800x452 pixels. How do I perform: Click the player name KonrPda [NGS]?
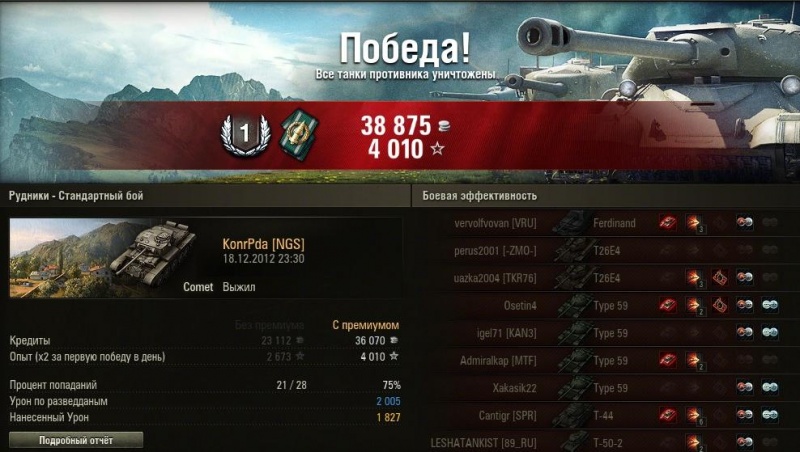point(263,243)
